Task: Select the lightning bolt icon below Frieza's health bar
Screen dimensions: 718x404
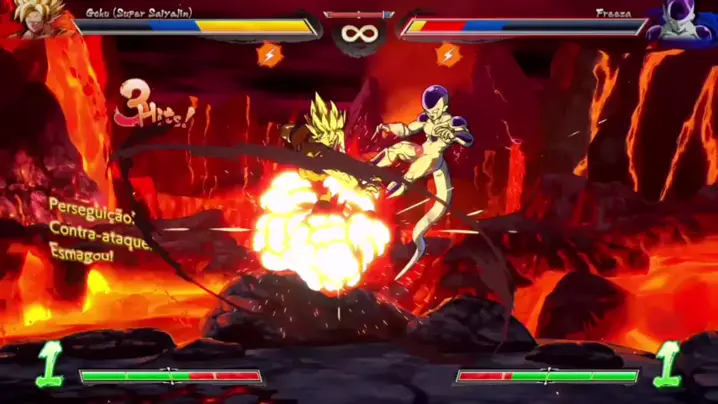Action: [x=449, y=54]
